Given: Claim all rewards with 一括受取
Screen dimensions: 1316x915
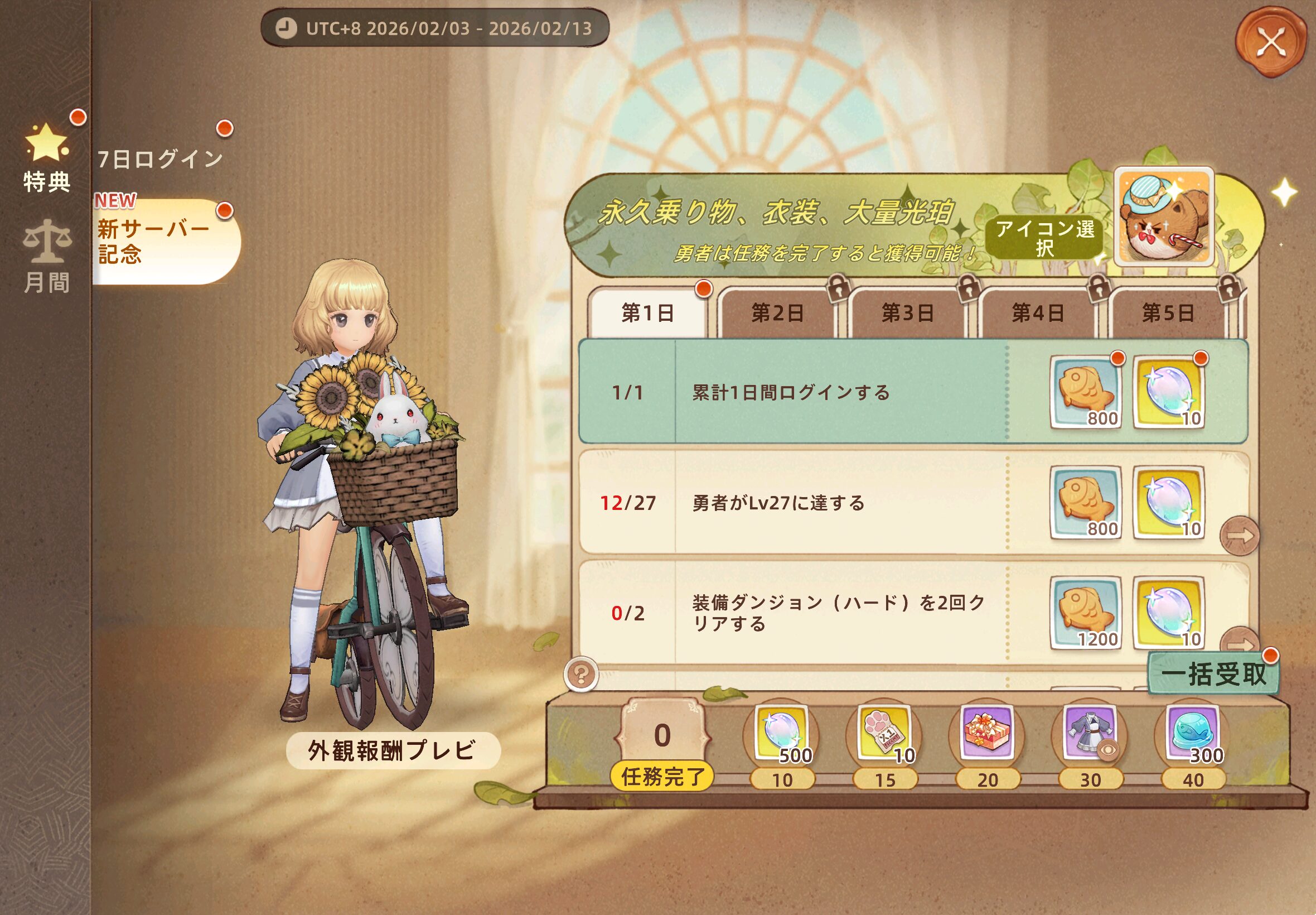Looking at the screenshot, I should [1213, 674].
